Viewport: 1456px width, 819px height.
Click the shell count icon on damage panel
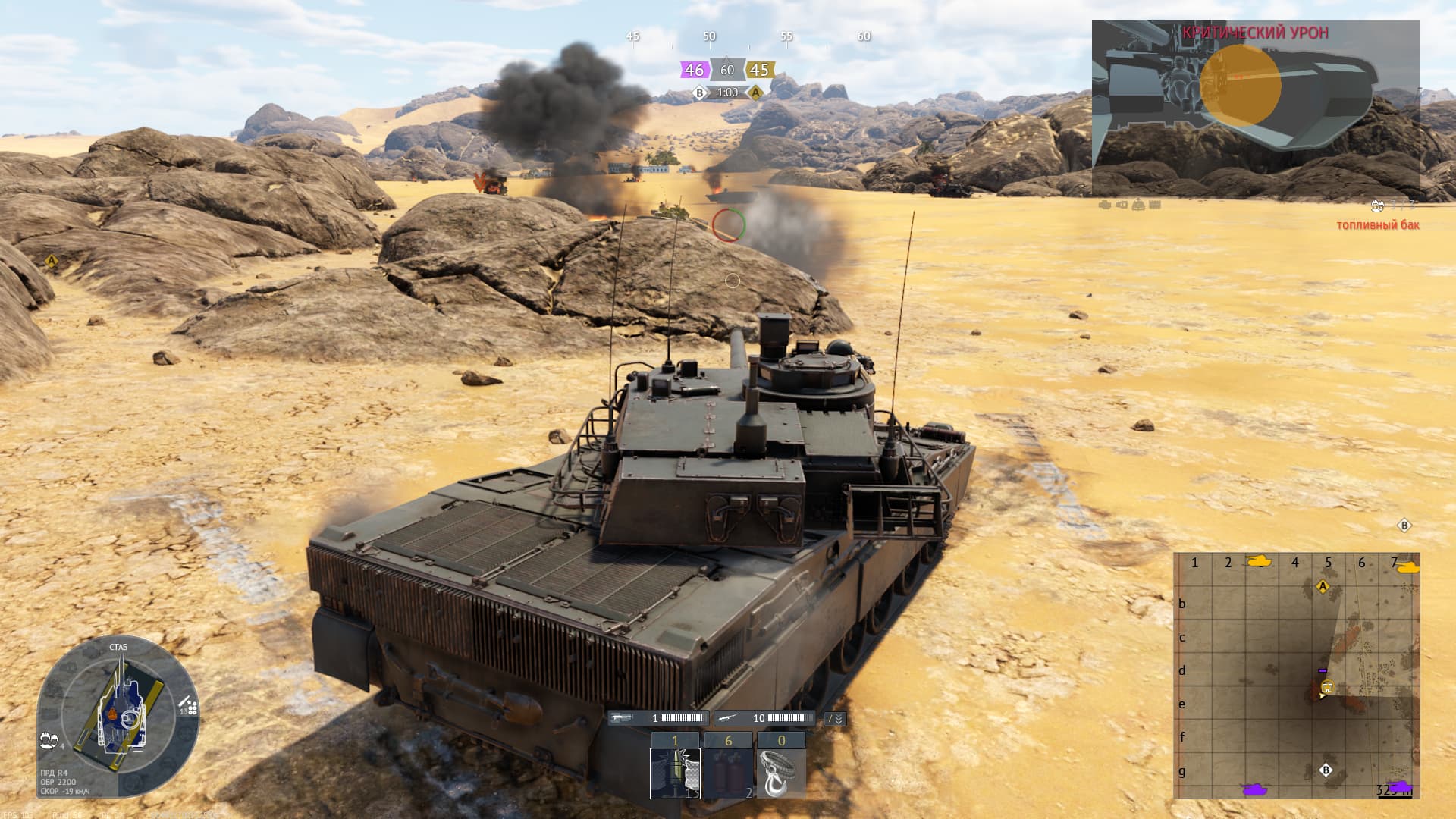point(189,708)
